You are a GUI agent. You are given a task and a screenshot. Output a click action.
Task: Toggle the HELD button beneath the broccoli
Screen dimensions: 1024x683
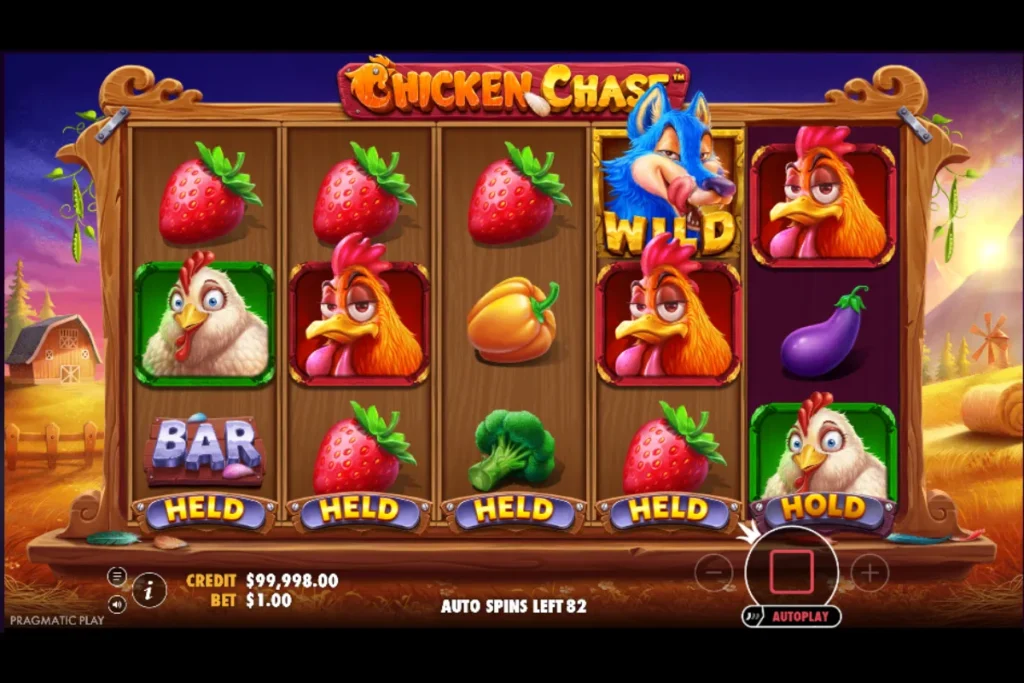click(x=514, y=511)
